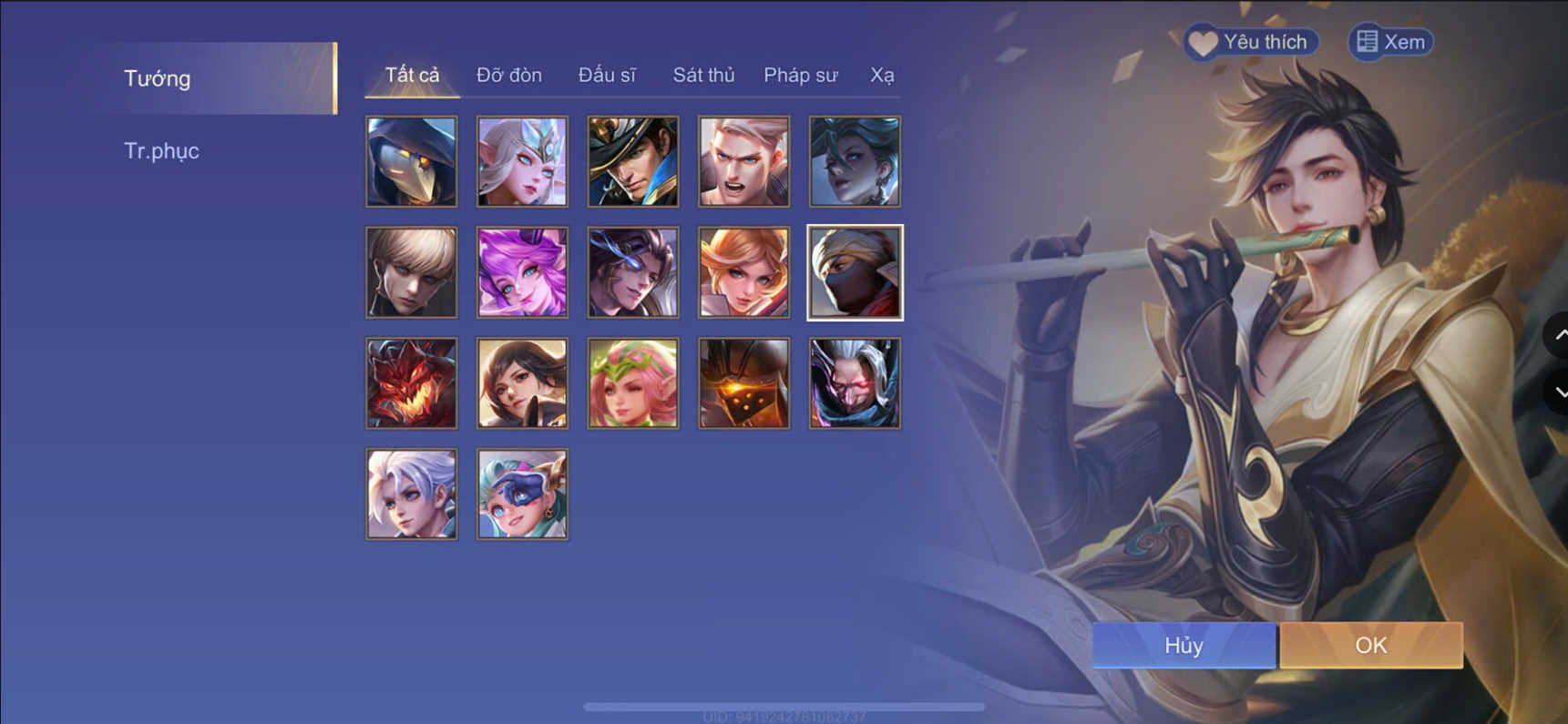Select the white-haired boy hero portrait
The image size is (1568, 724).
412,494
